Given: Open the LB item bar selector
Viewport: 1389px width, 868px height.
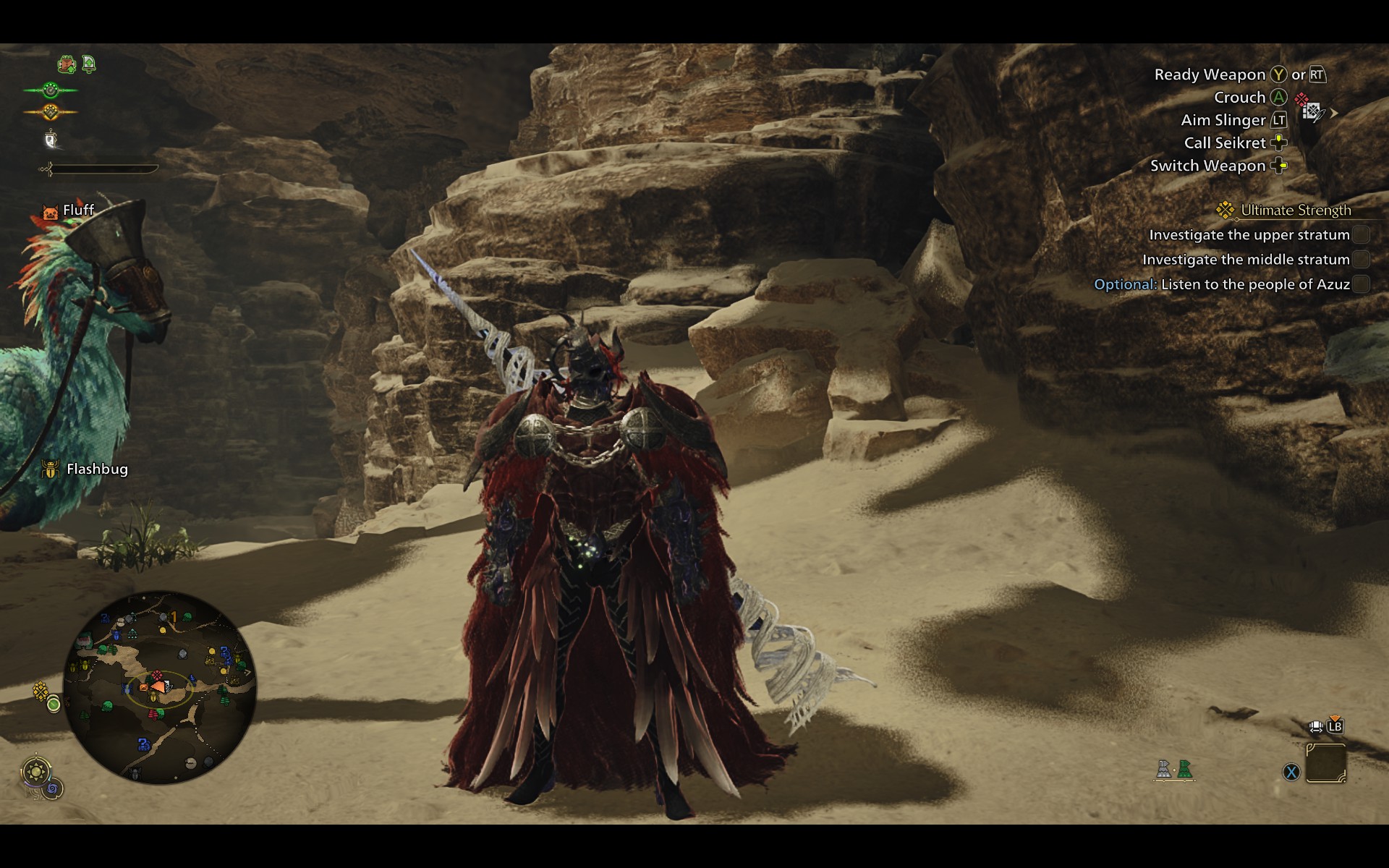Looking at the screenshot, I should tap(1334, 727).
